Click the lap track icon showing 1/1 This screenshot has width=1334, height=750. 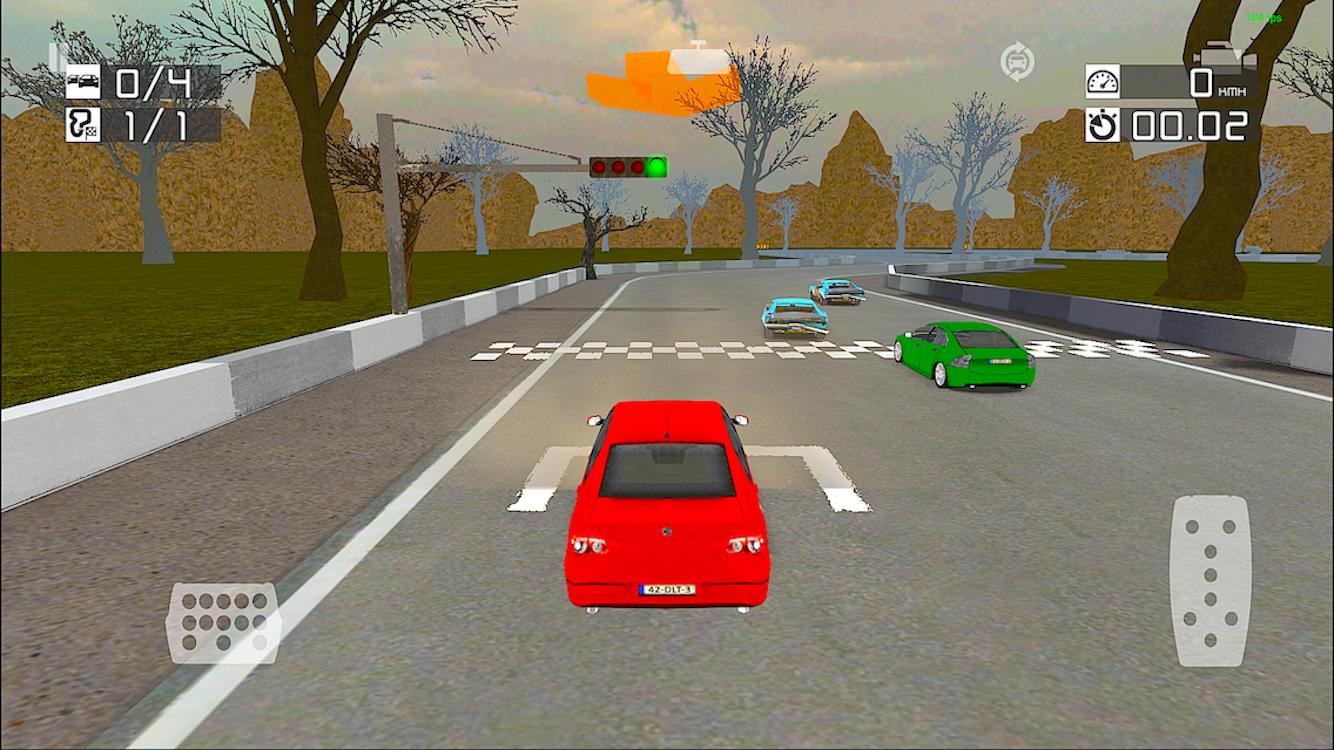click(x=84, y=127)
